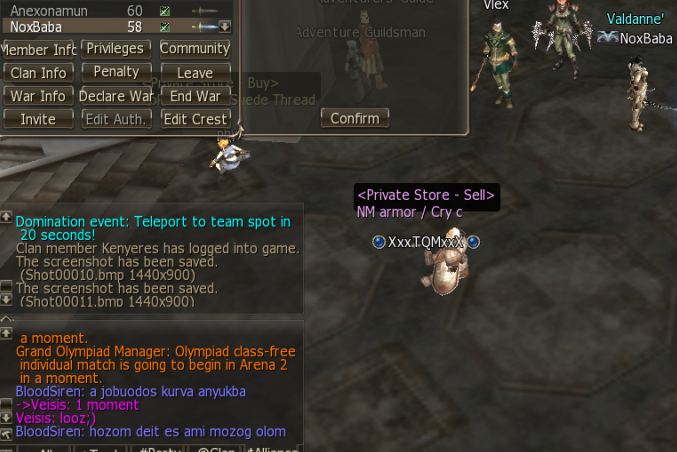Check the clan Penalty status
The width and height of the screenshot is (677, 452).
coord(117,72)
